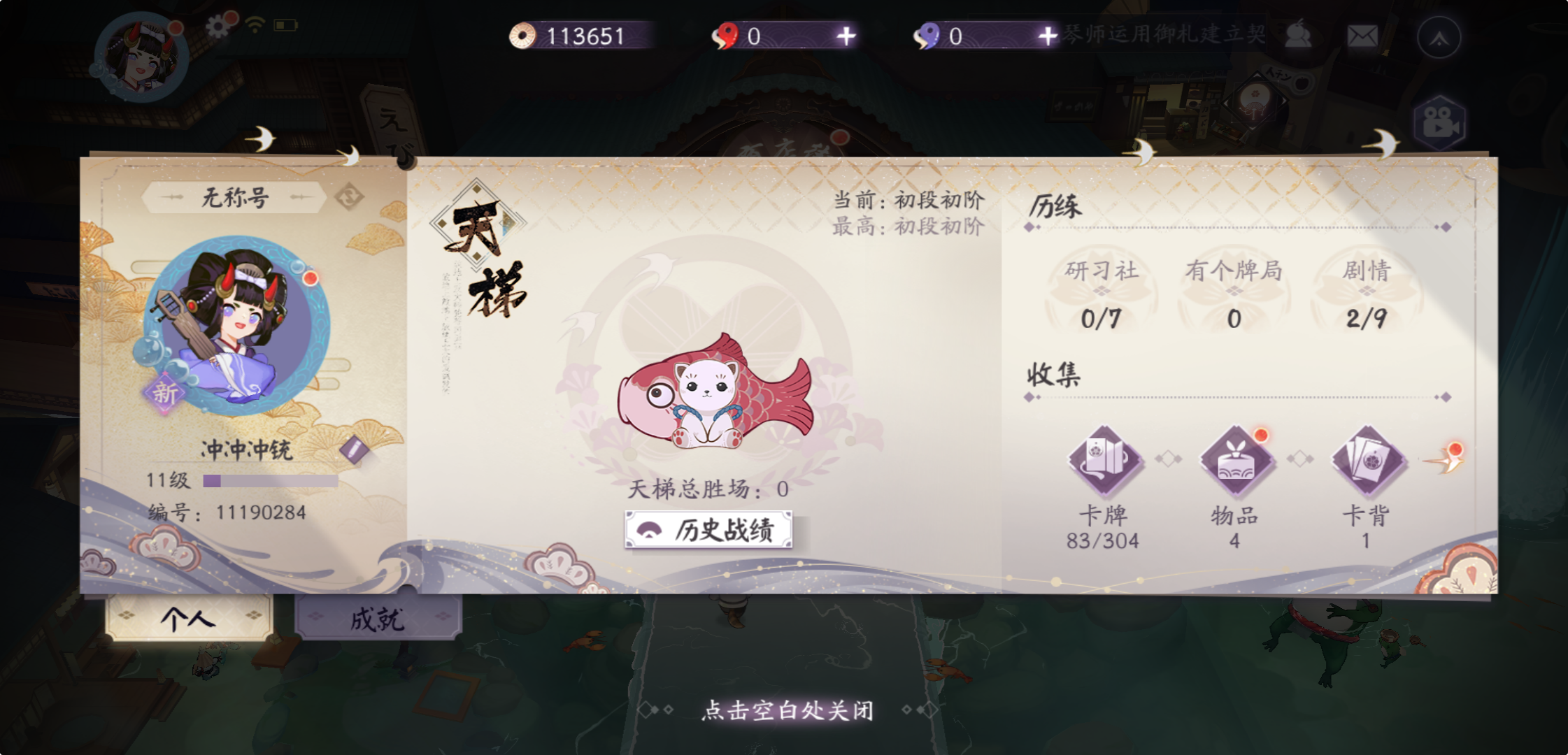Click the plus to add red jade currency
This screenshot has width=1568, height=755.
[x=846, y=36]
